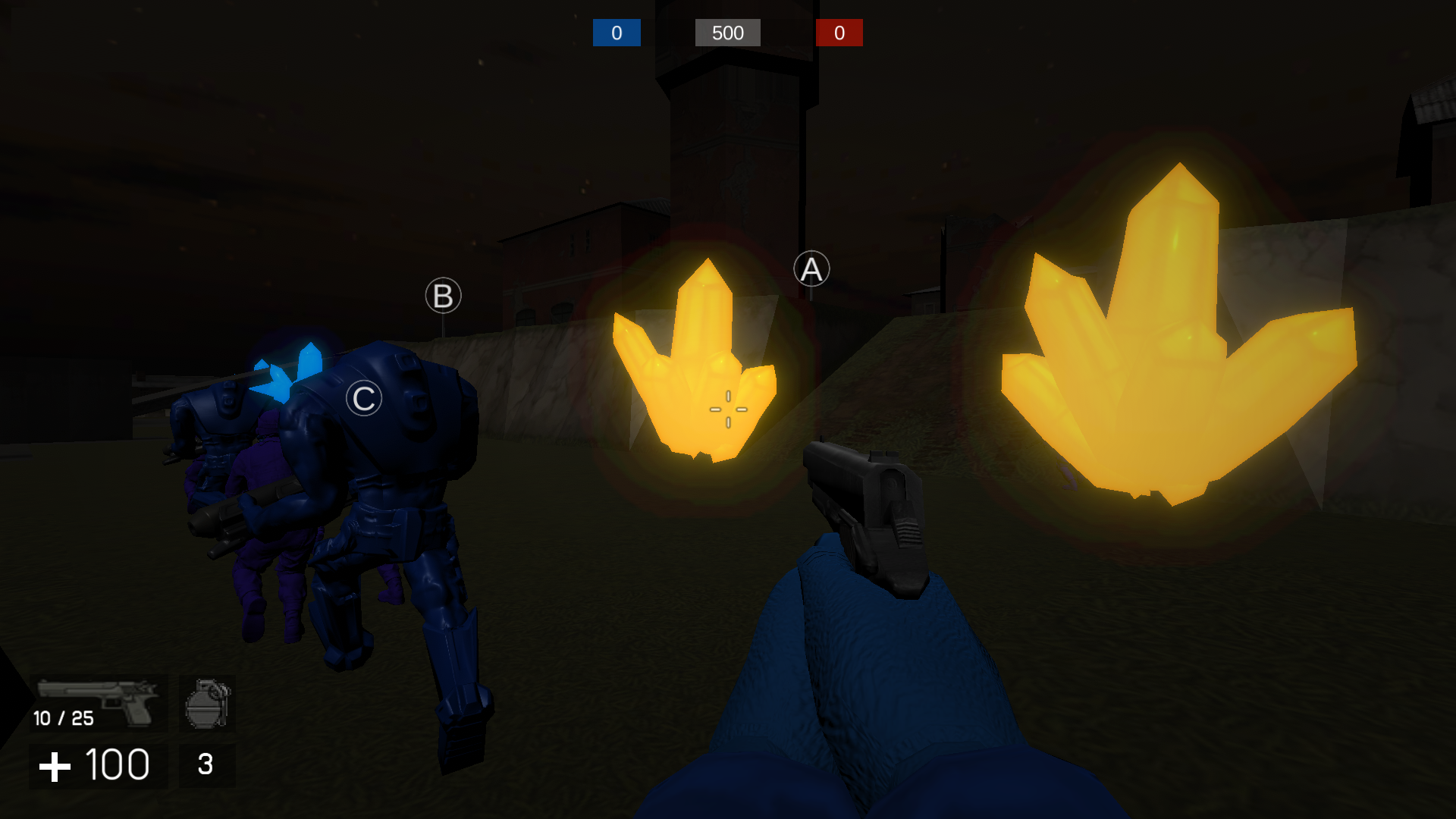The height and width of the screenshot is (819, 1456).
Task: Click the capture point C marker
Action: tap(362, 398)
